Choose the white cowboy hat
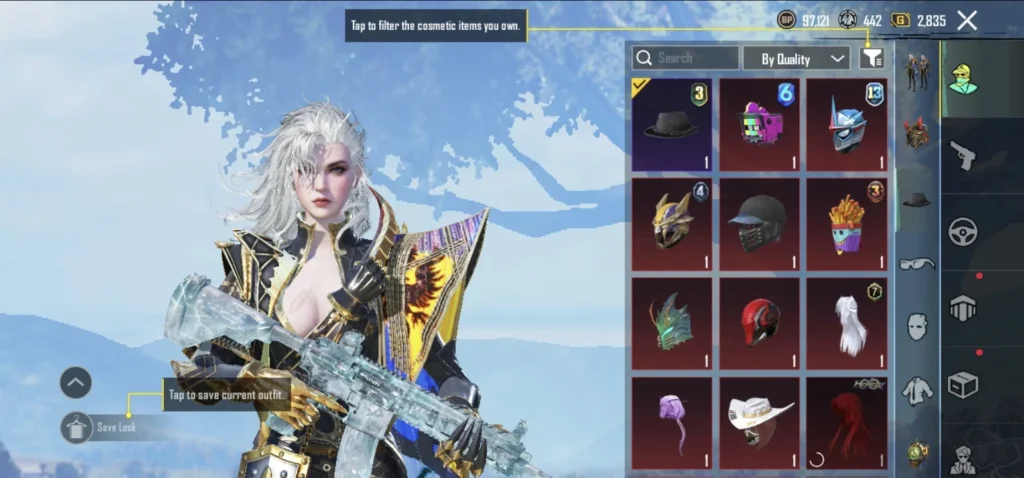The width and height of the screenshot is (1024, 478). click(760, 420)
